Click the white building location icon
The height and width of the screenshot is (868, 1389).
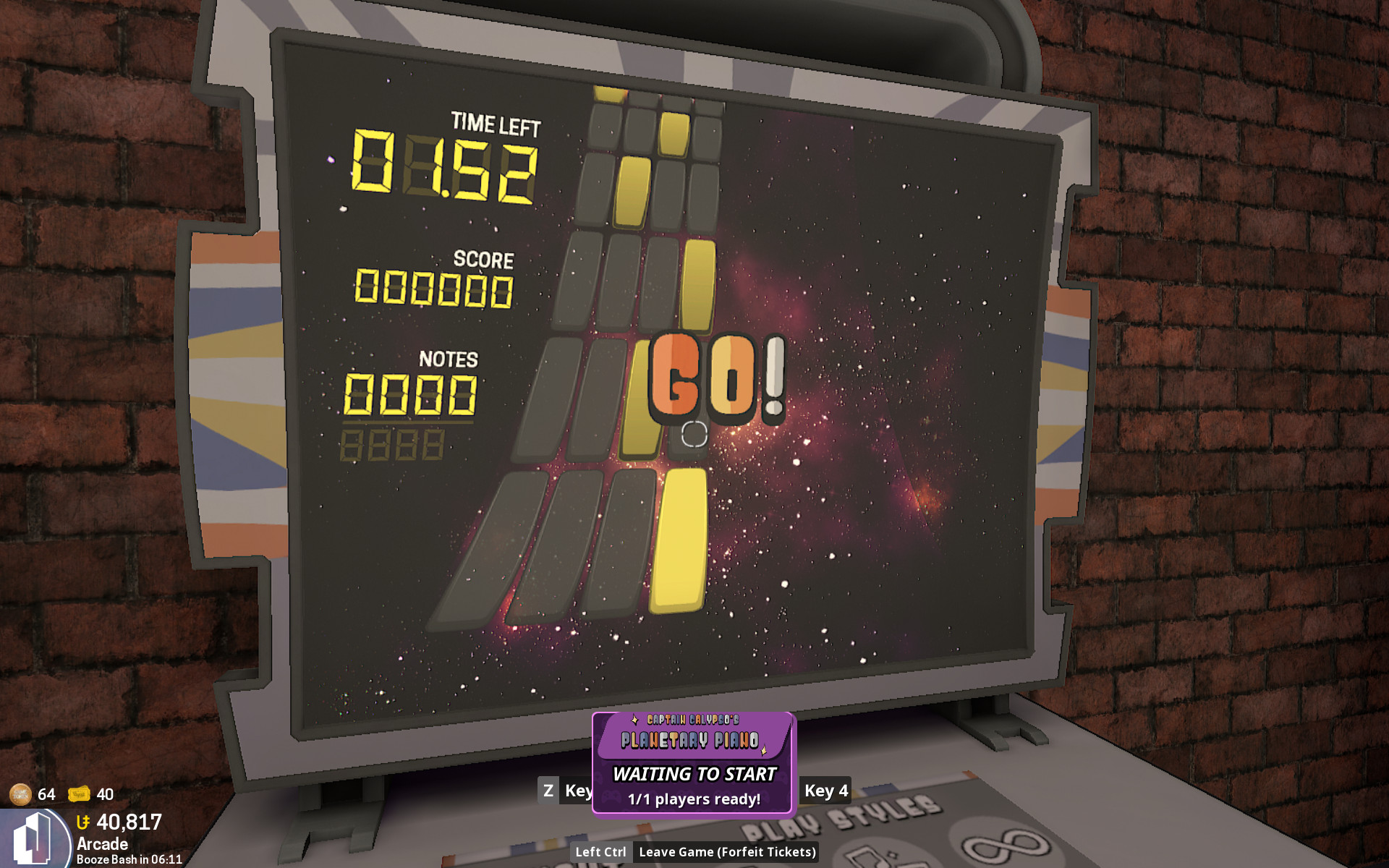(x=33, y=839)
